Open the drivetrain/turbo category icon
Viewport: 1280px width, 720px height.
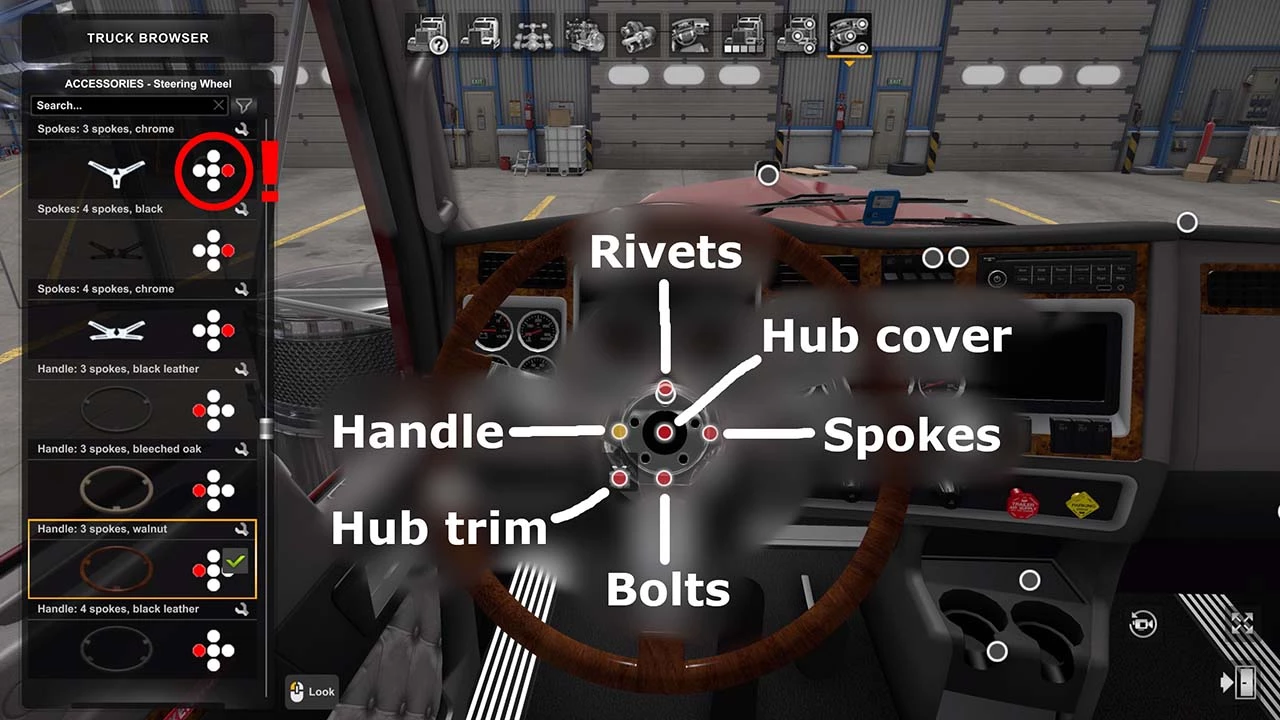tap(637, 32)
